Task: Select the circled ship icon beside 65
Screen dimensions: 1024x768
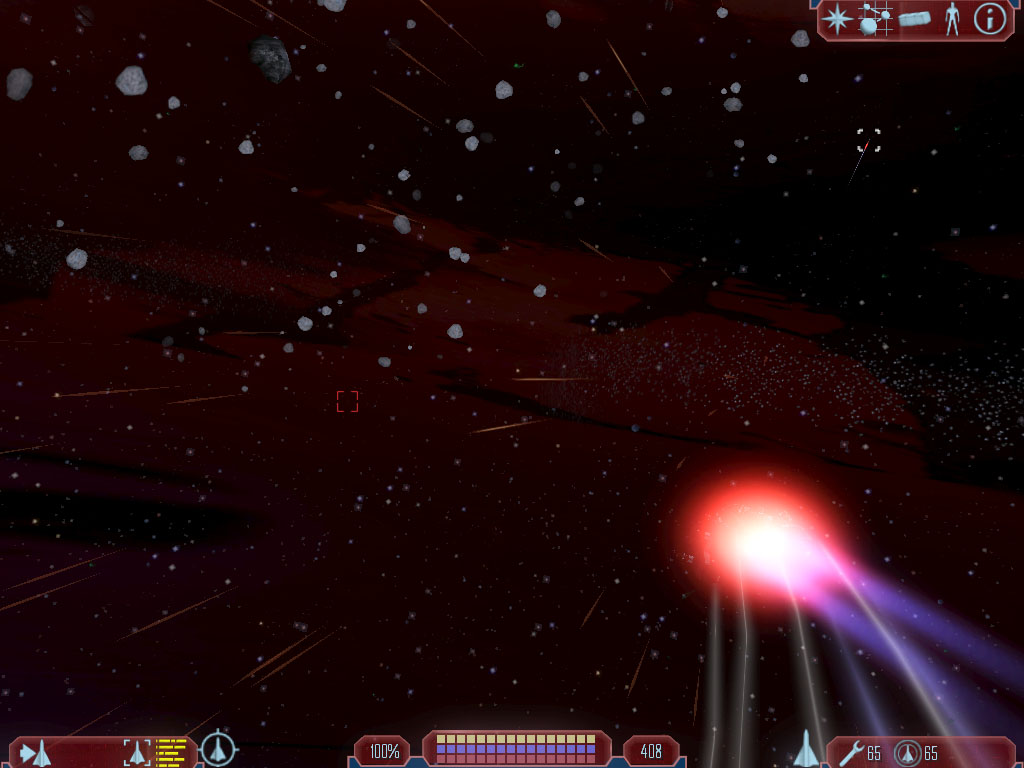Action: 907,752
